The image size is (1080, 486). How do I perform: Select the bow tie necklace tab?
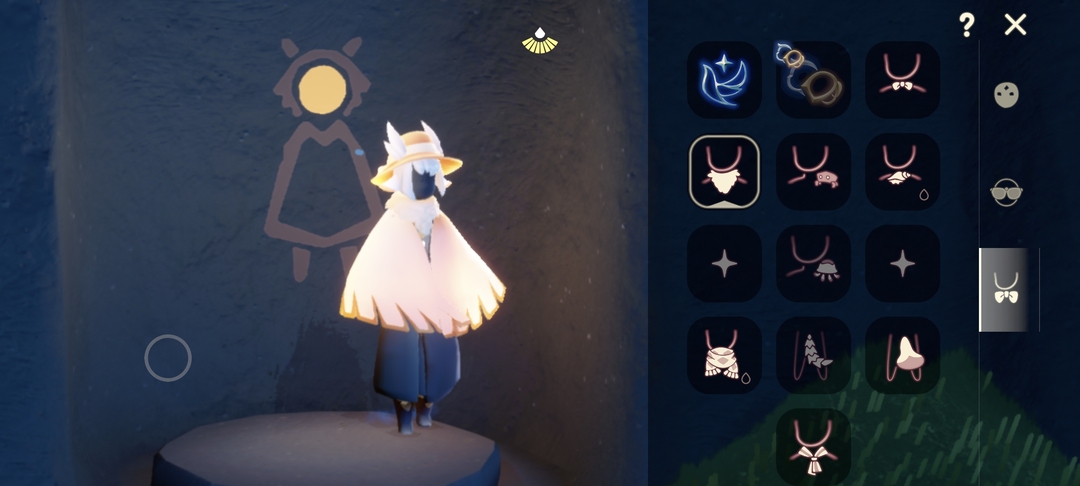pyautogui.click(x=1006, y=290)
